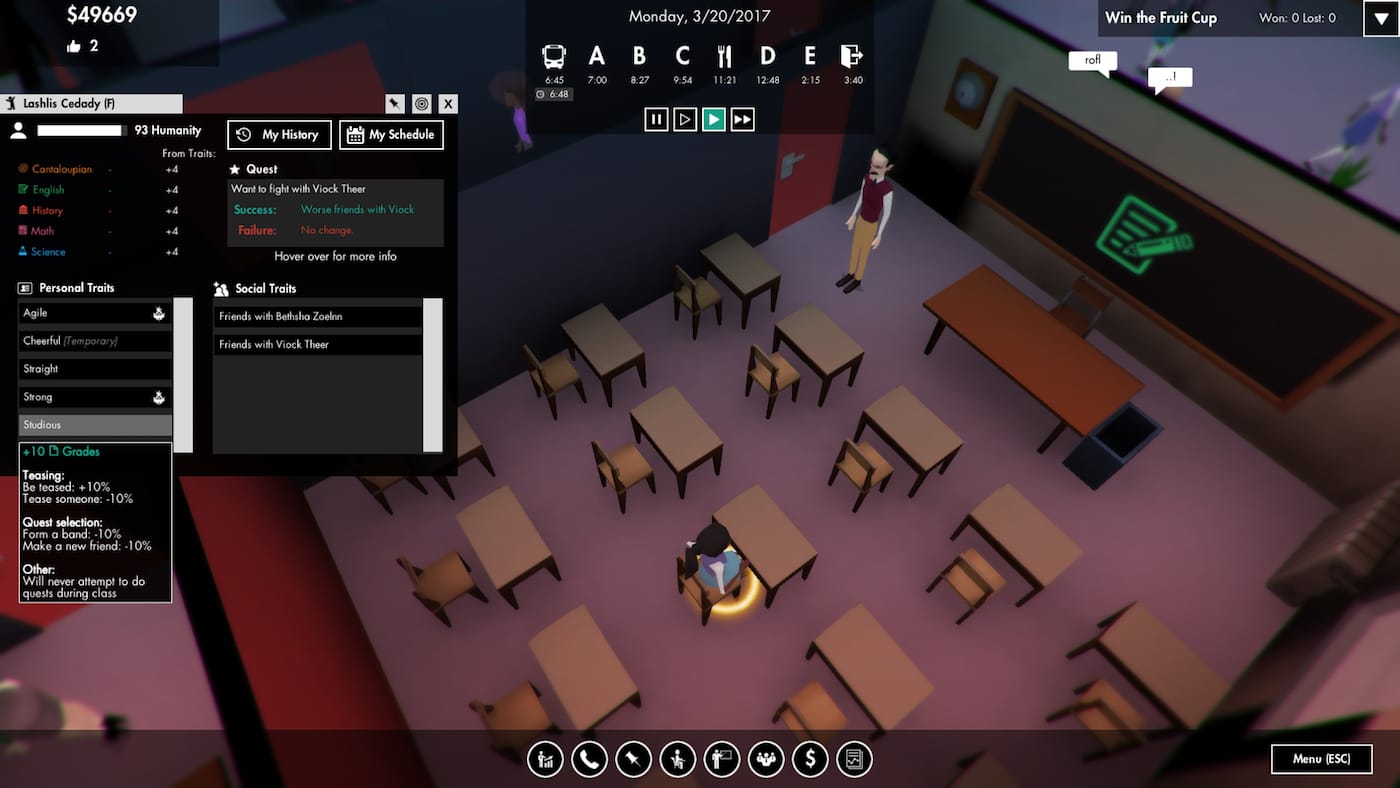This screenshot has width=1400, height=788.
Task: Toggle the camera-follow target icon on the panel
Action: pyautogui.click(x=421, y=103)
